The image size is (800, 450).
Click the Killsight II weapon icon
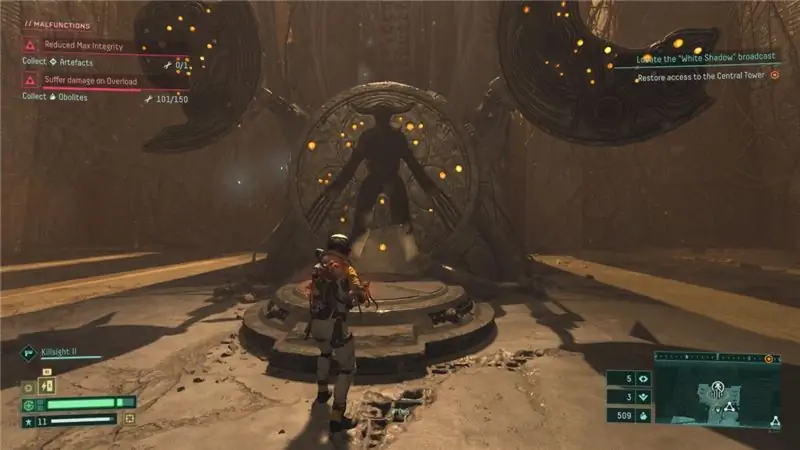click(29, 353)
